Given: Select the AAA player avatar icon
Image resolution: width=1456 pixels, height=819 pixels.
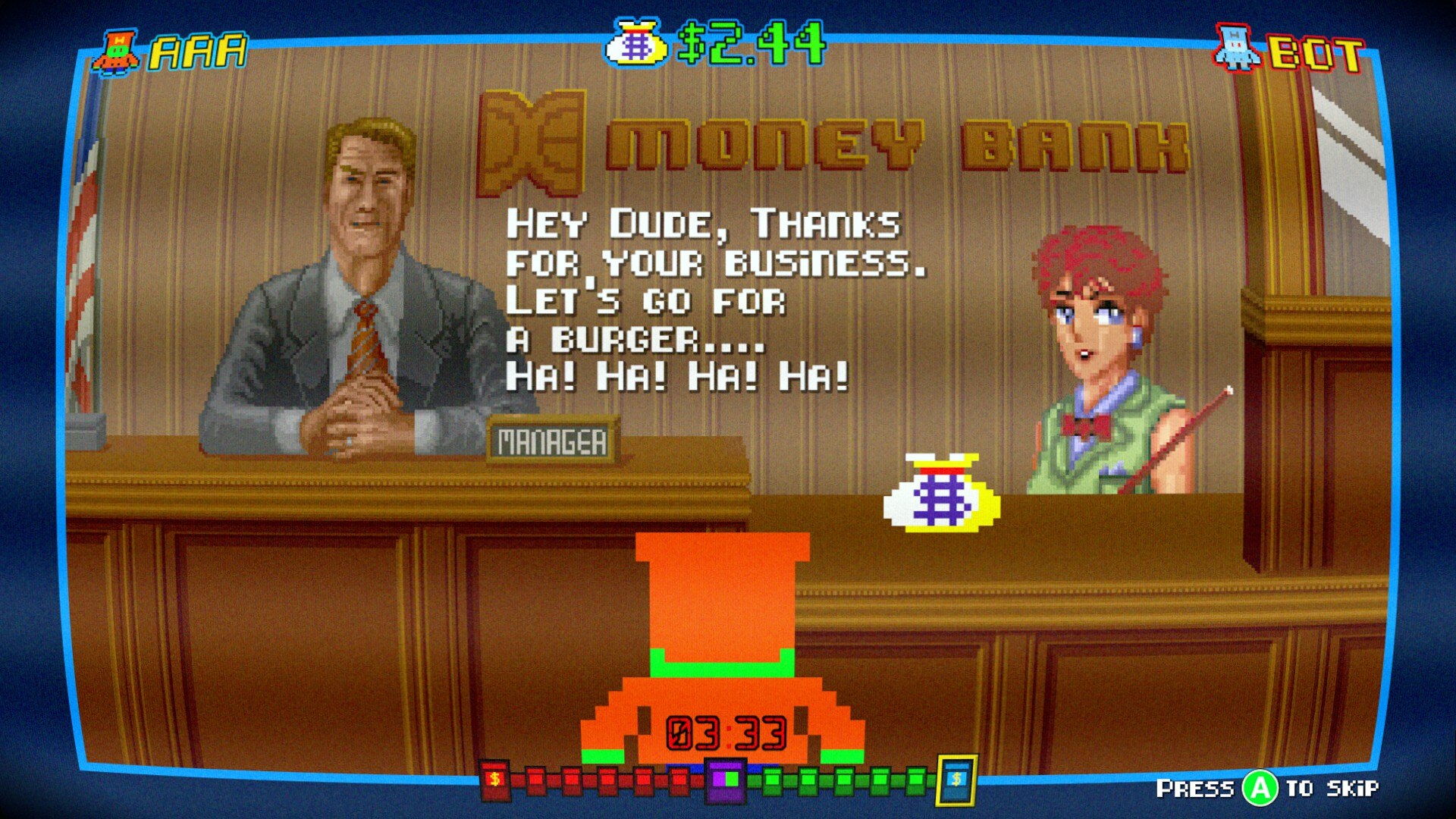Looking at the screenshot, I should tap(116, 52).
